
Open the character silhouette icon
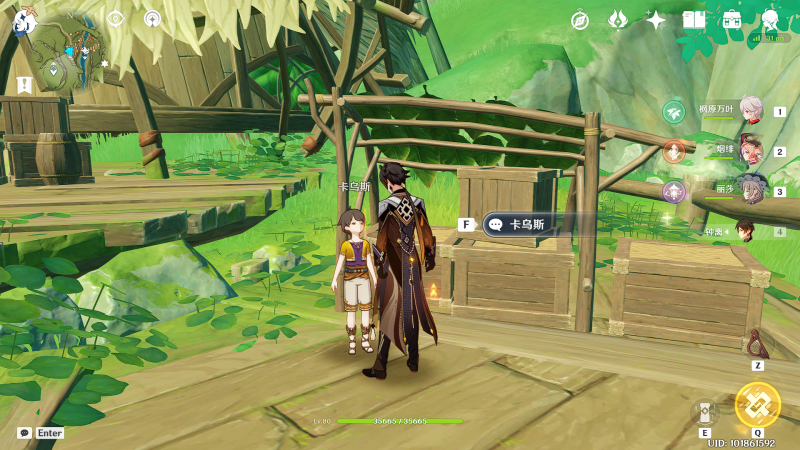[x=770, y=20]
